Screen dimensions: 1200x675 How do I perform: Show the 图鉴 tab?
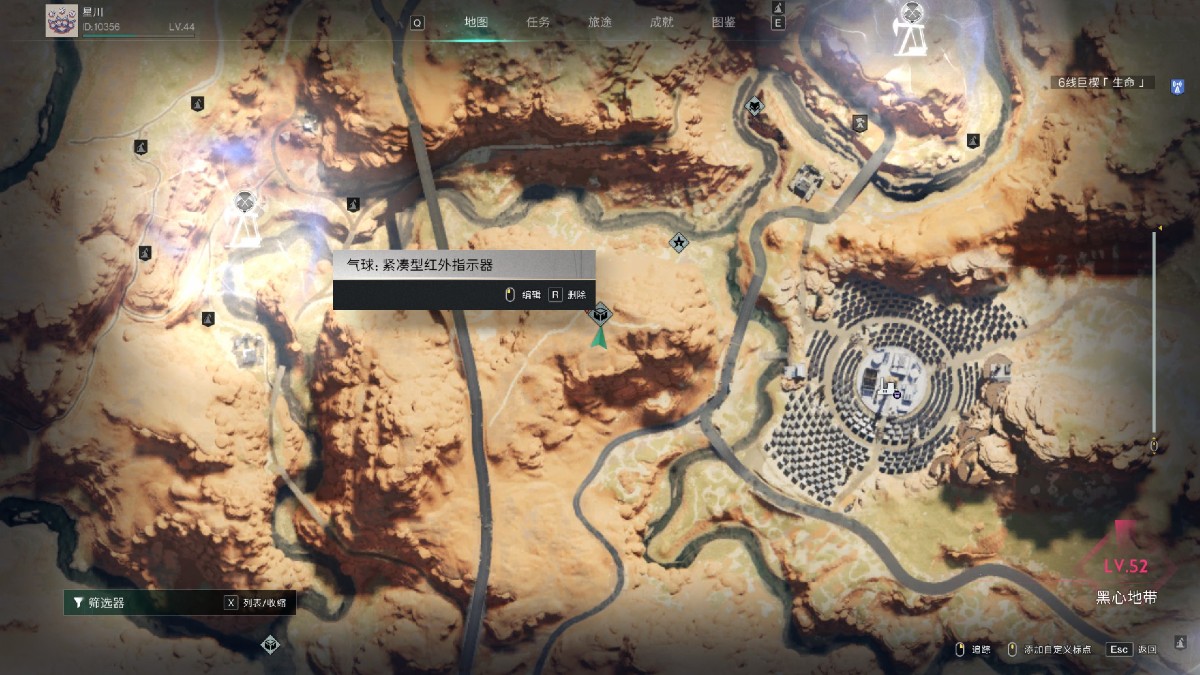tap(723, 22)
